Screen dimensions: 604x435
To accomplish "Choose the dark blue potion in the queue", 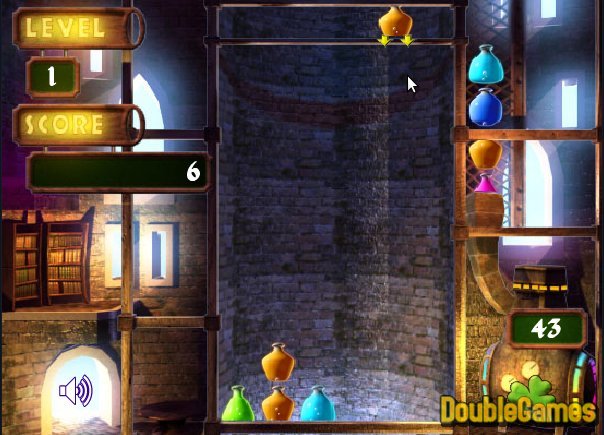I will 484,106.
